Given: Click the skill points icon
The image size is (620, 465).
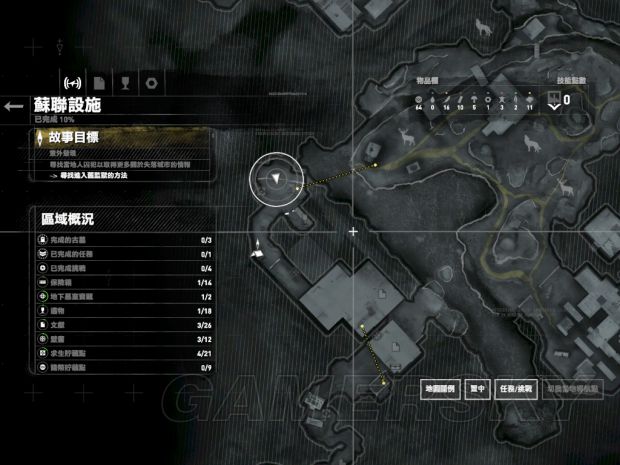Looking at the screenshot, I should [555, 98].
